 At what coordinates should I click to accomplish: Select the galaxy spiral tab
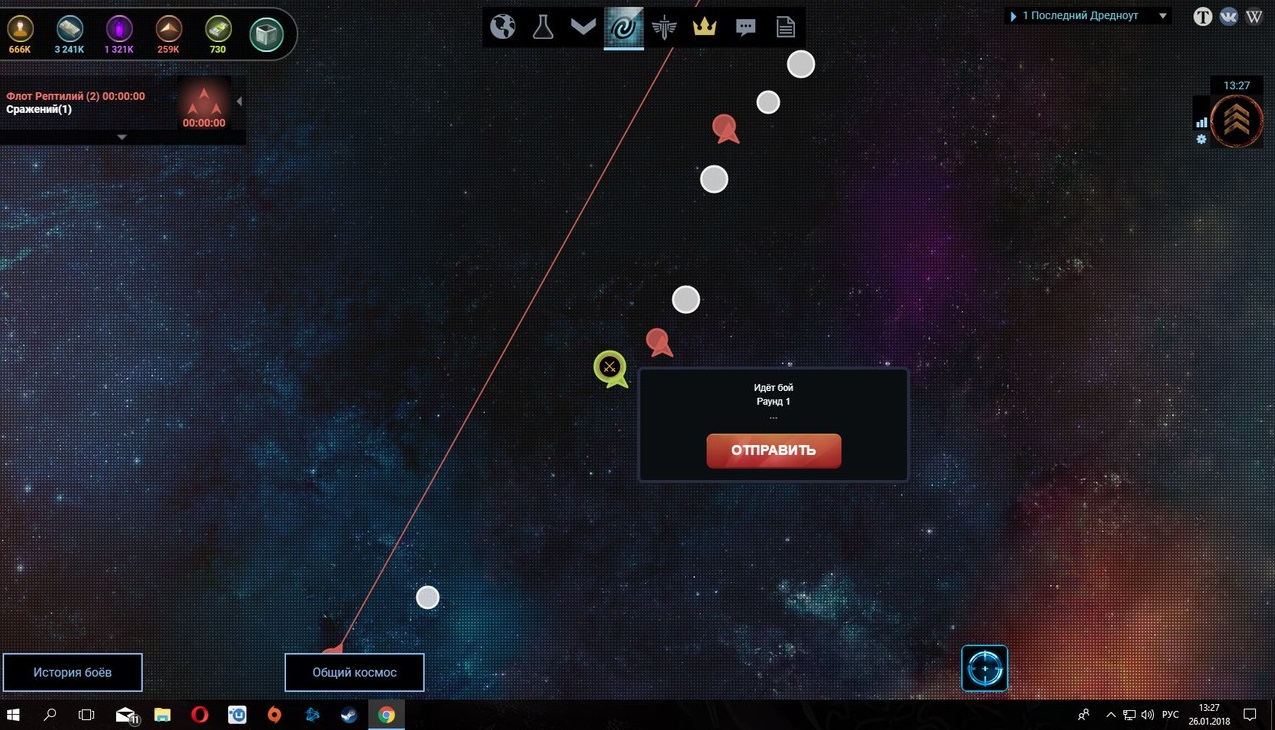tap(623, 28)
